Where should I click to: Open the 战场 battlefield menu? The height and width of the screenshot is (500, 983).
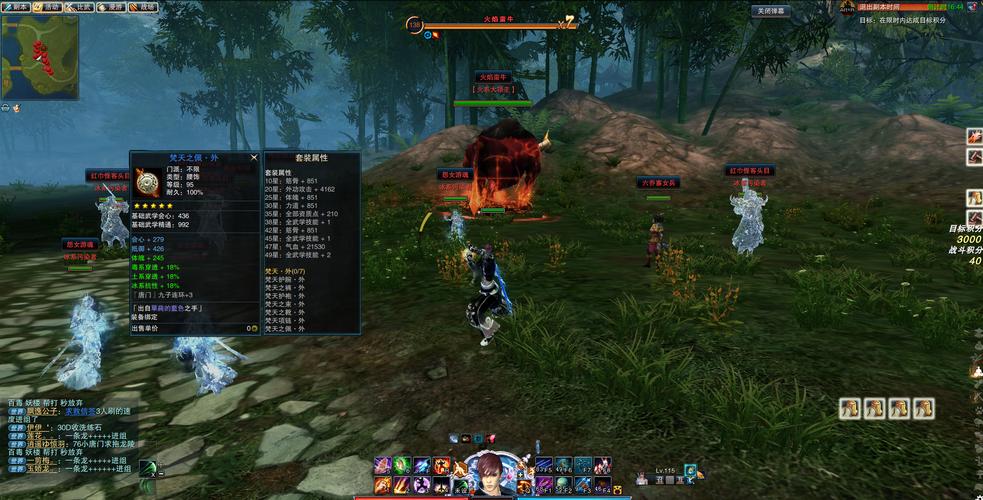[x=145, y=7]
